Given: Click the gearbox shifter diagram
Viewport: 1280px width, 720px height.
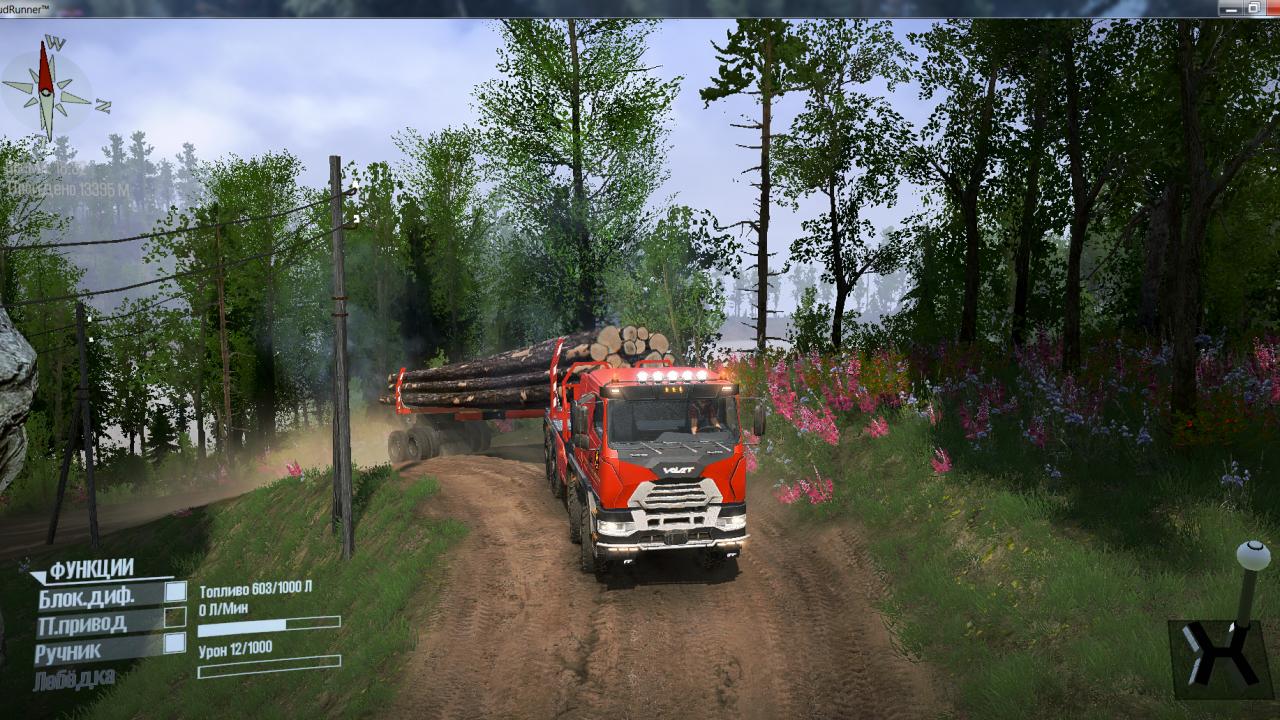Looking at the screenshot, I should 1221,656.
